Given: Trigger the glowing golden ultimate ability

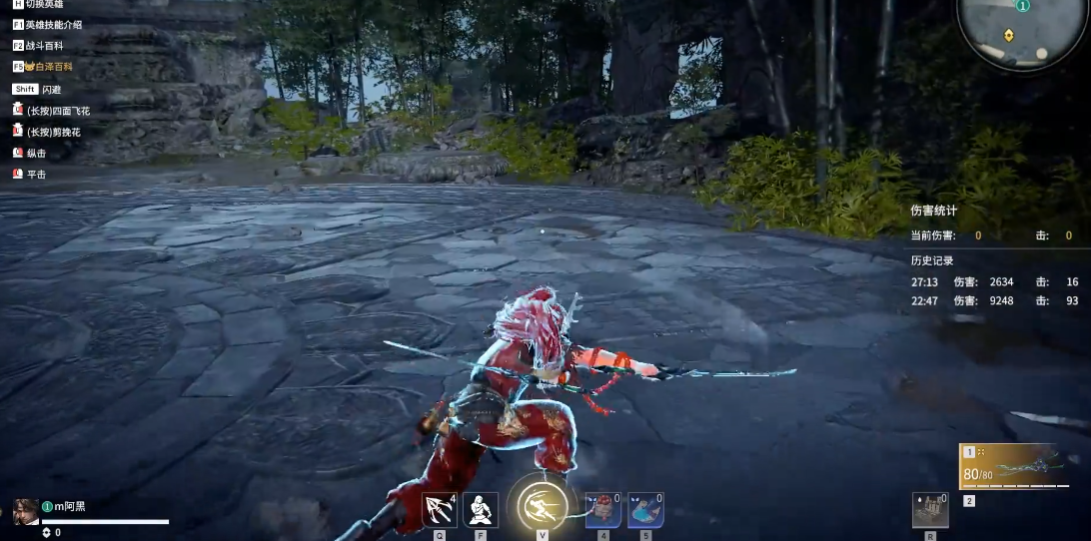Looking at the screenshot, I should tap(543, 506).
